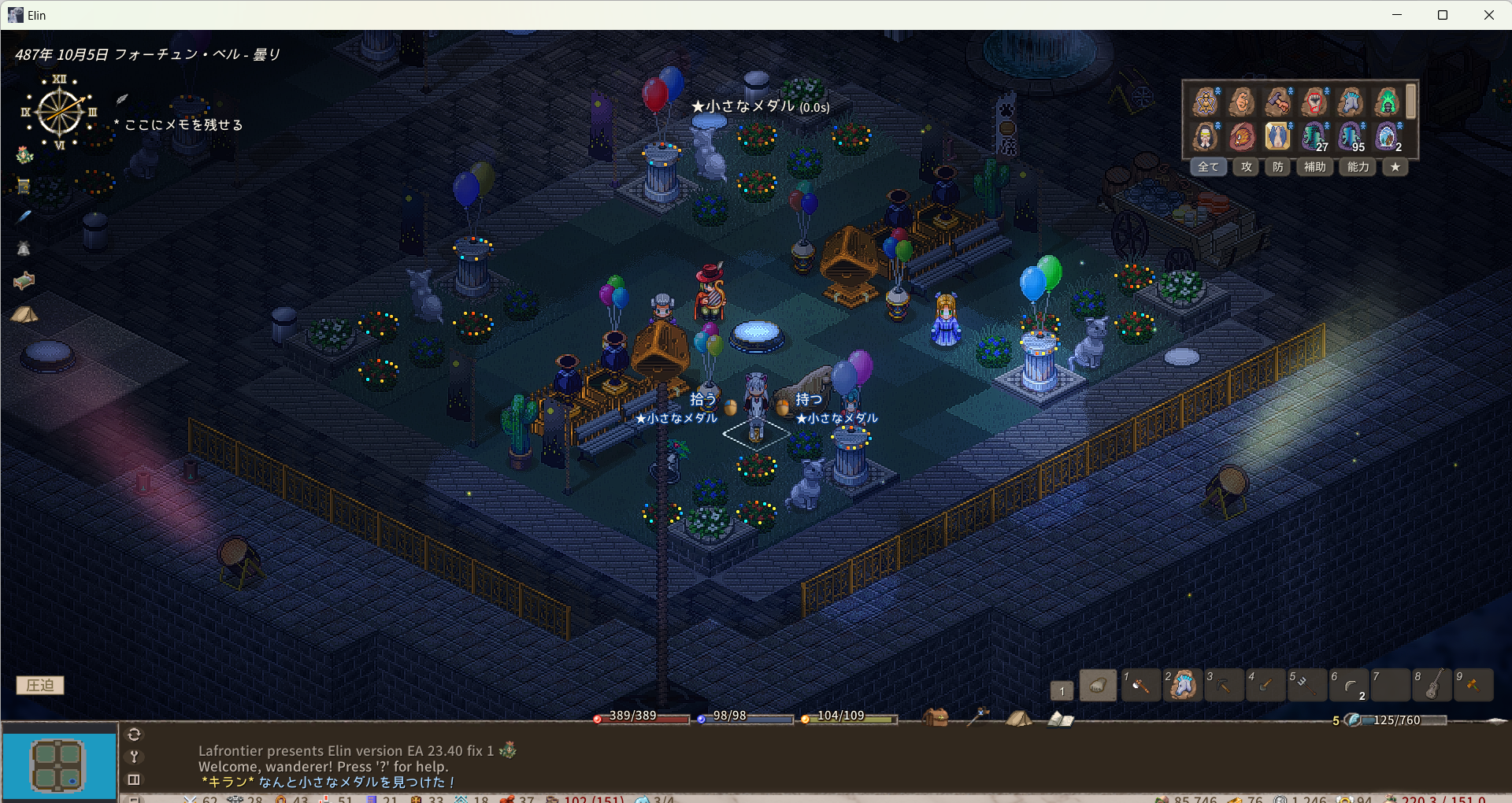Select the 補助 support tab
Viewport: 1512px width, 803px height.
1314,167
